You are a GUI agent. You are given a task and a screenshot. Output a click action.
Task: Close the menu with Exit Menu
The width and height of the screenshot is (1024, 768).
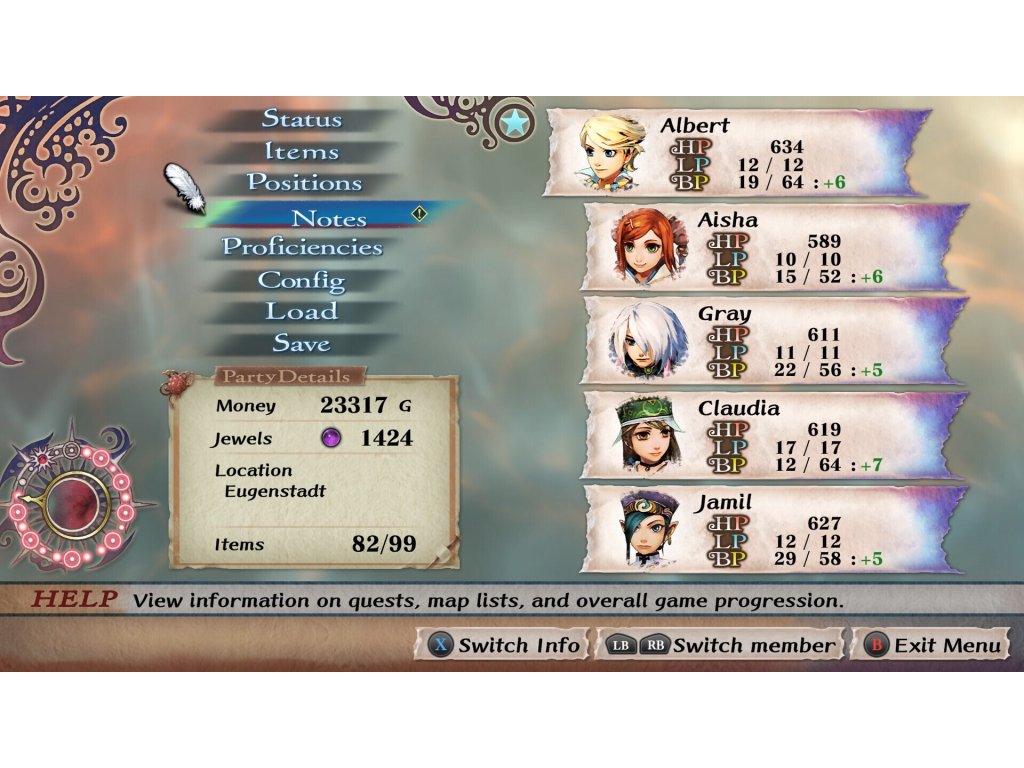click(932, 645)
